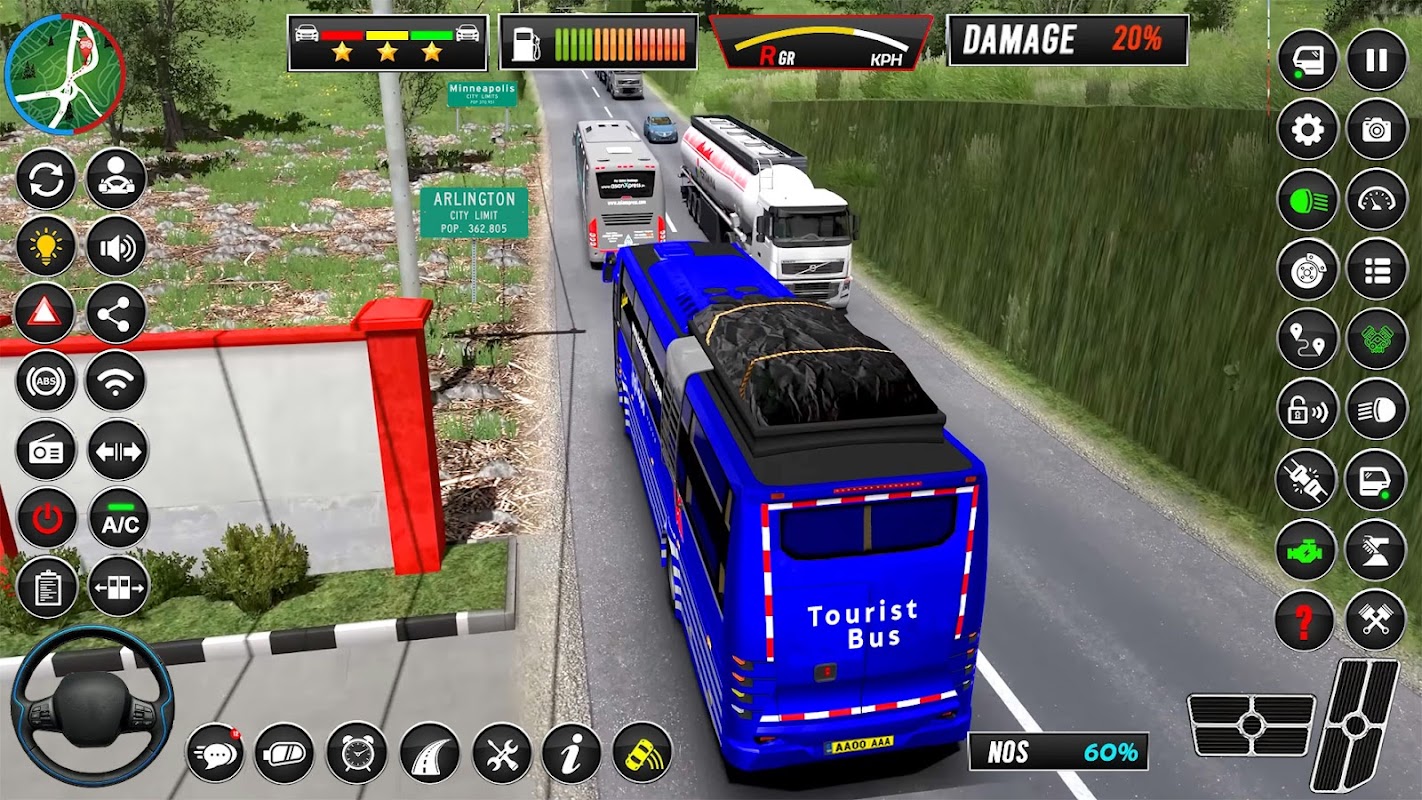Open the info button
Image resolution: width=1422 pixels, height=800 pixels.
click(571, 752)
